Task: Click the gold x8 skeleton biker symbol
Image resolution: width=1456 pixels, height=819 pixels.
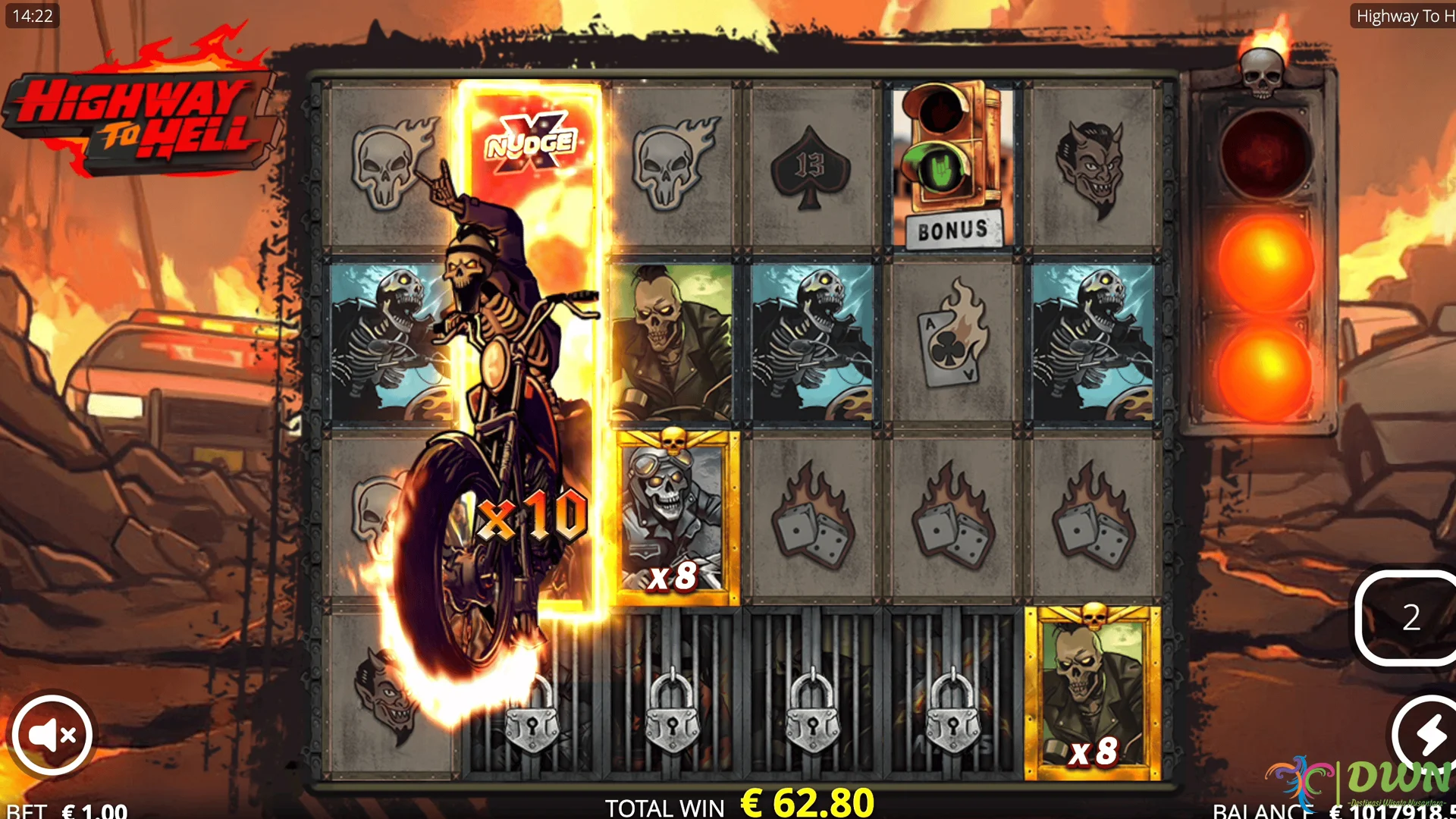Action: pyautogui.click(x=672, y=512)
